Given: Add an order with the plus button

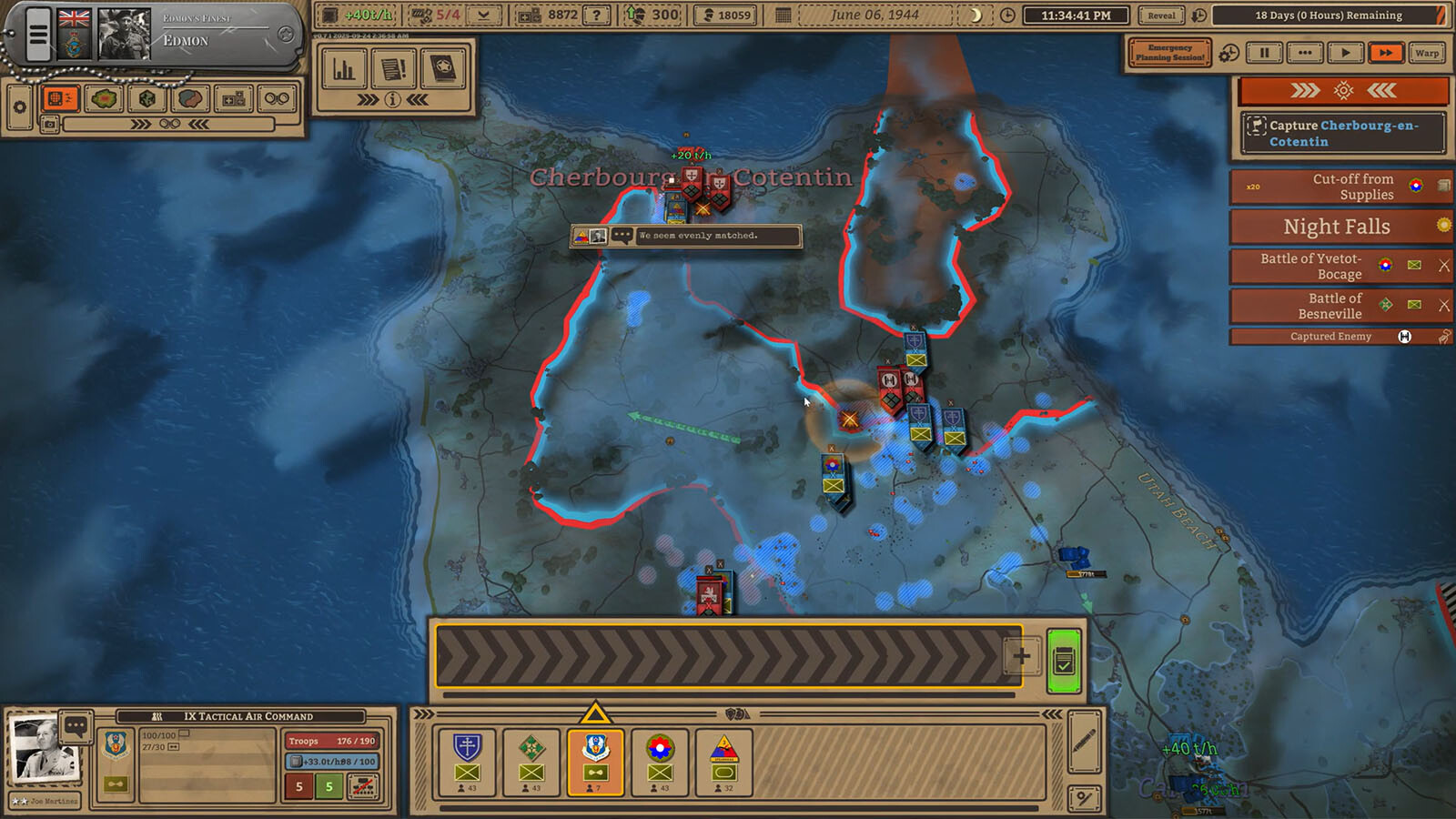Looking at the screenshot, I should tap(1021, 655).
